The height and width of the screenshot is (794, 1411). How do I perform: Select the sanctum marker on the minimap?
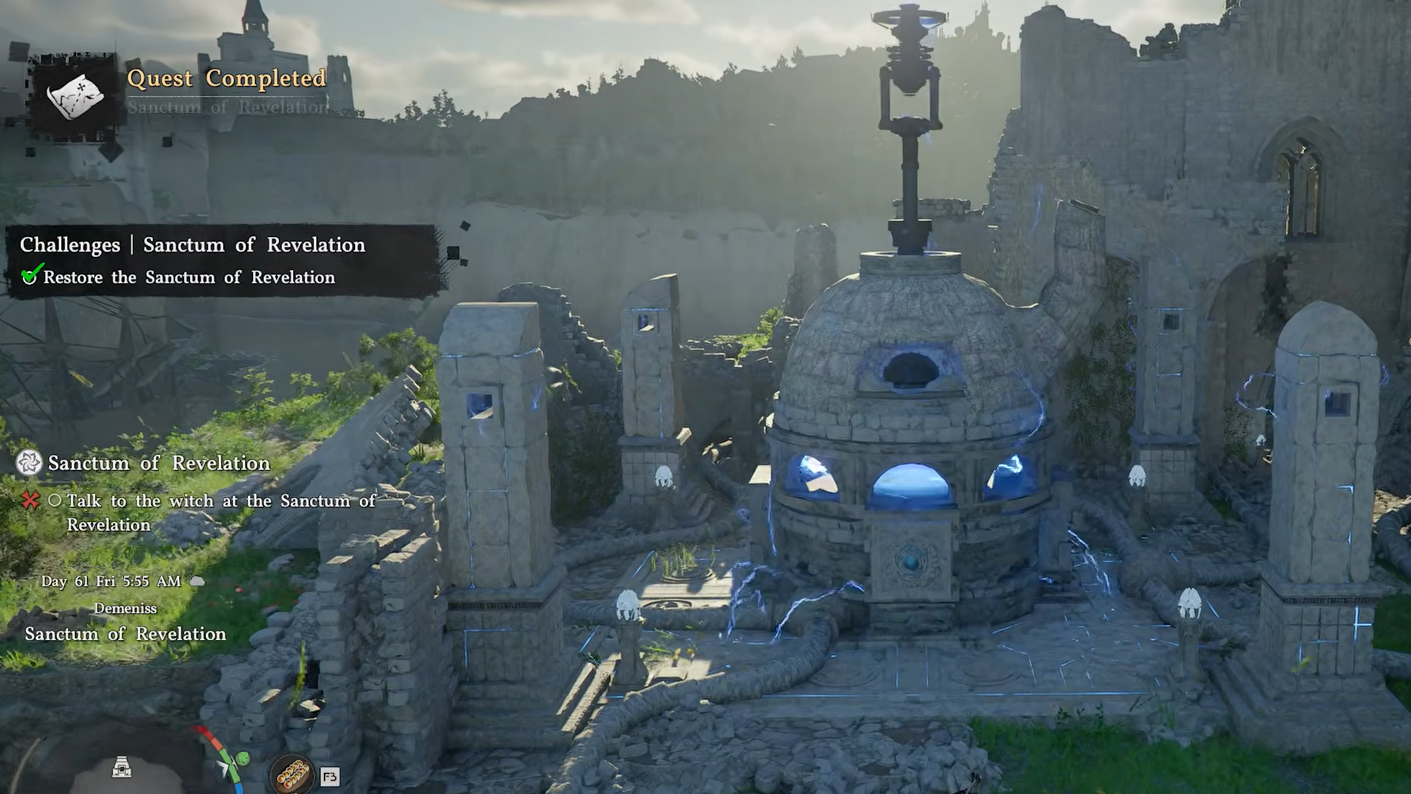point(122,767)
